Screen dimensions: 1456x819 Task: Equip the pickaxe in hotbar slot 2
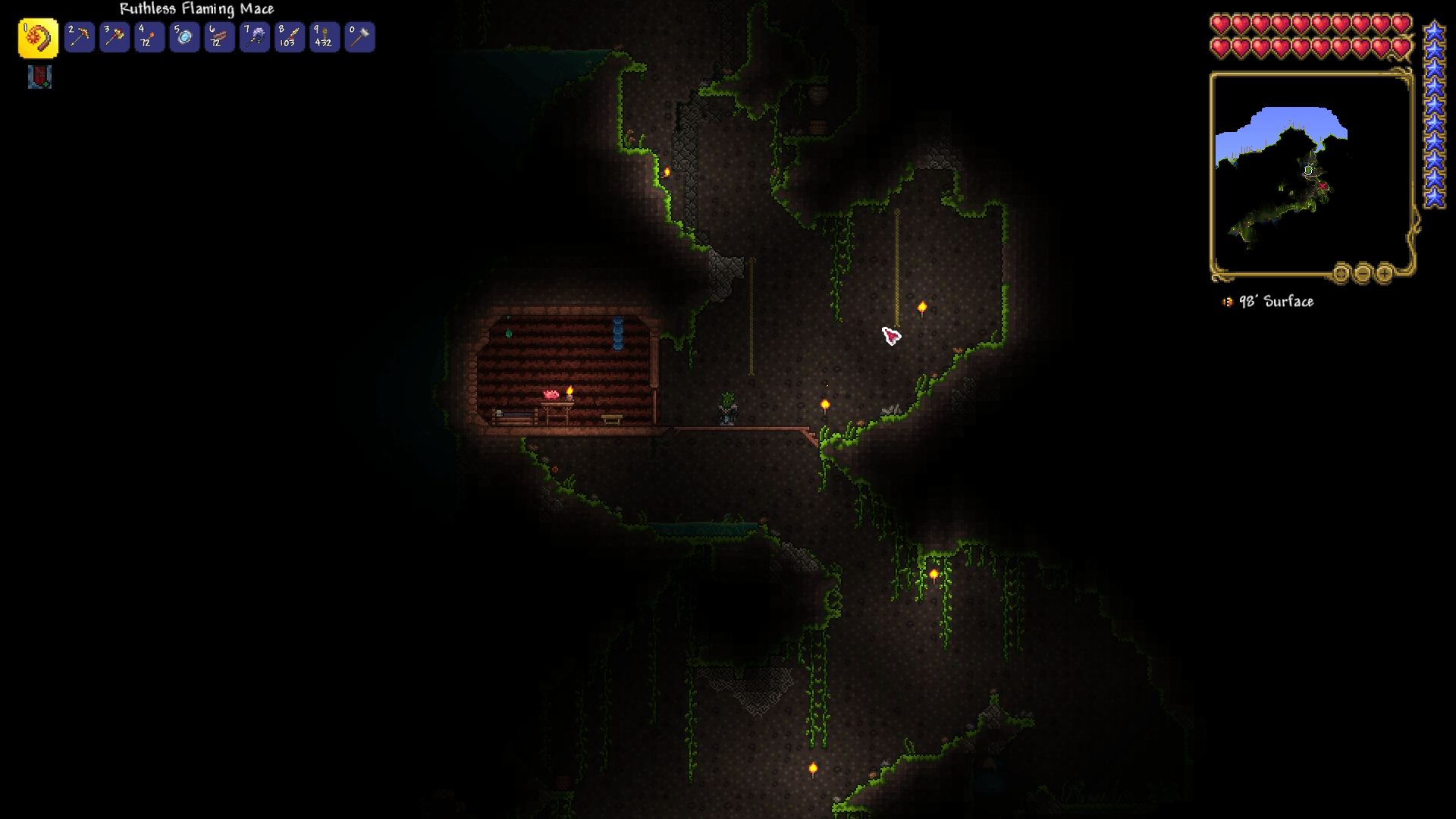[79, 37]
